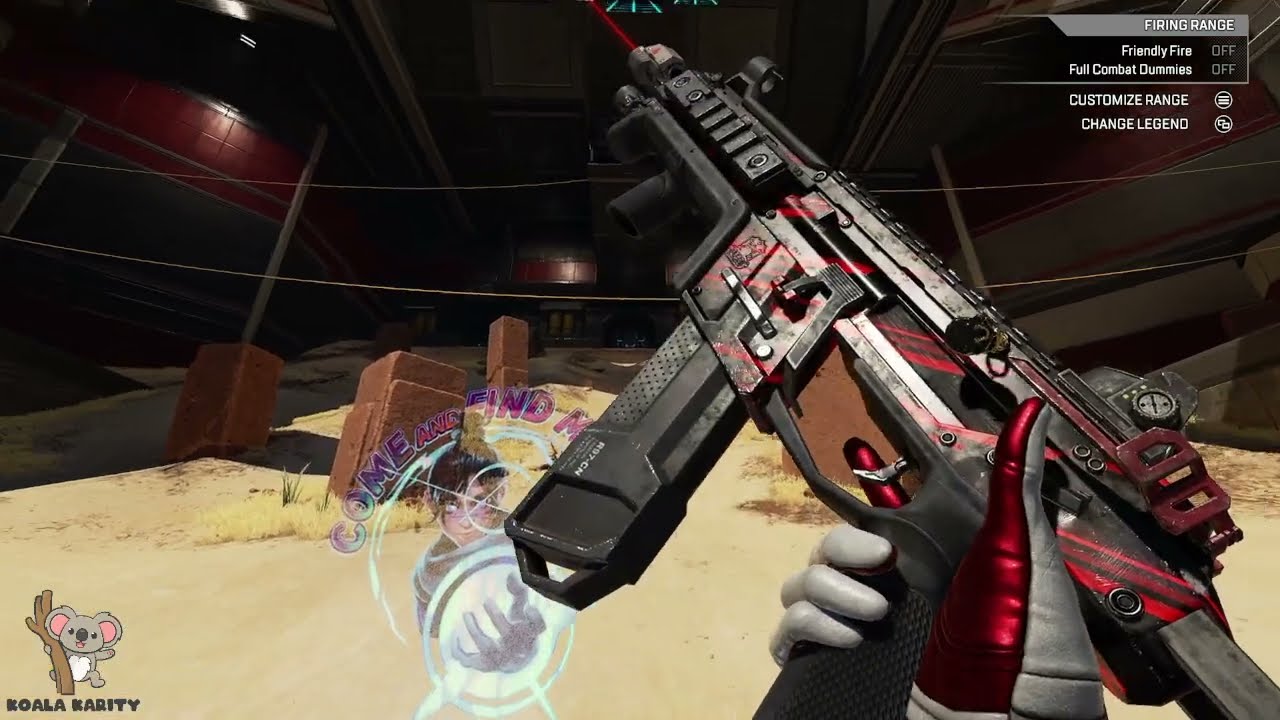The width and height of the screenshot is (1280, 720).
Task: Click the Customize Range text label
Action: (1130, 100)
